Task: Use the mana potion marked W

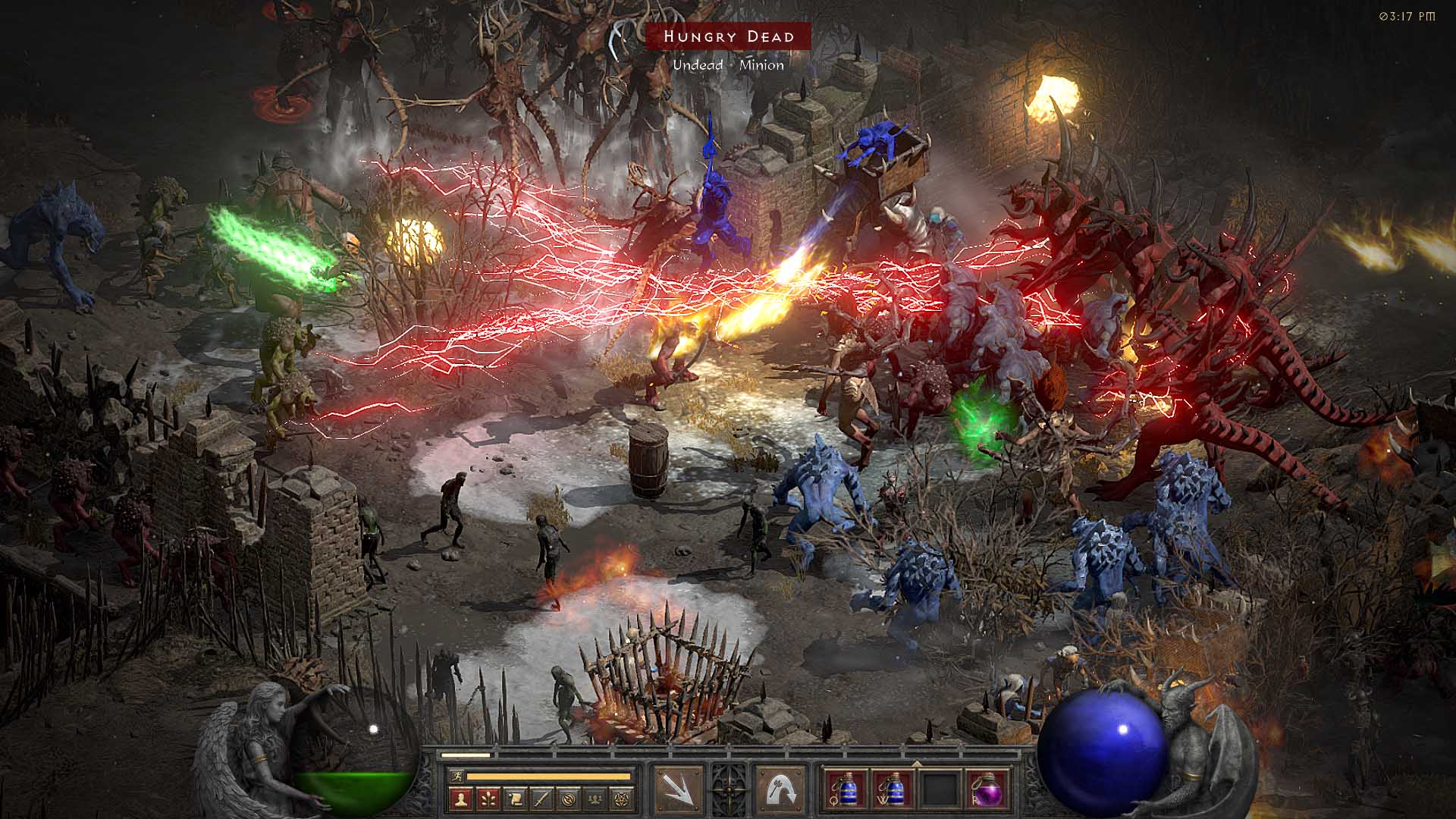Action: coord(892,790)
